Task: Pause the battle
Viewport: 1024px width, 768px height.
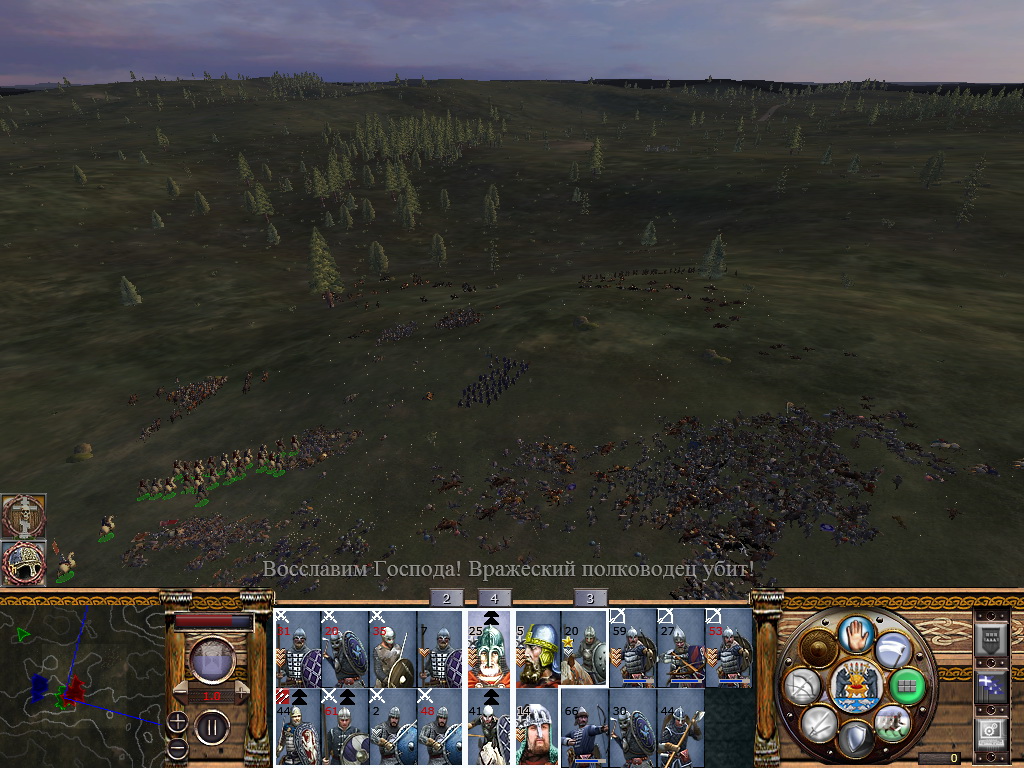Action: point(211,726)
